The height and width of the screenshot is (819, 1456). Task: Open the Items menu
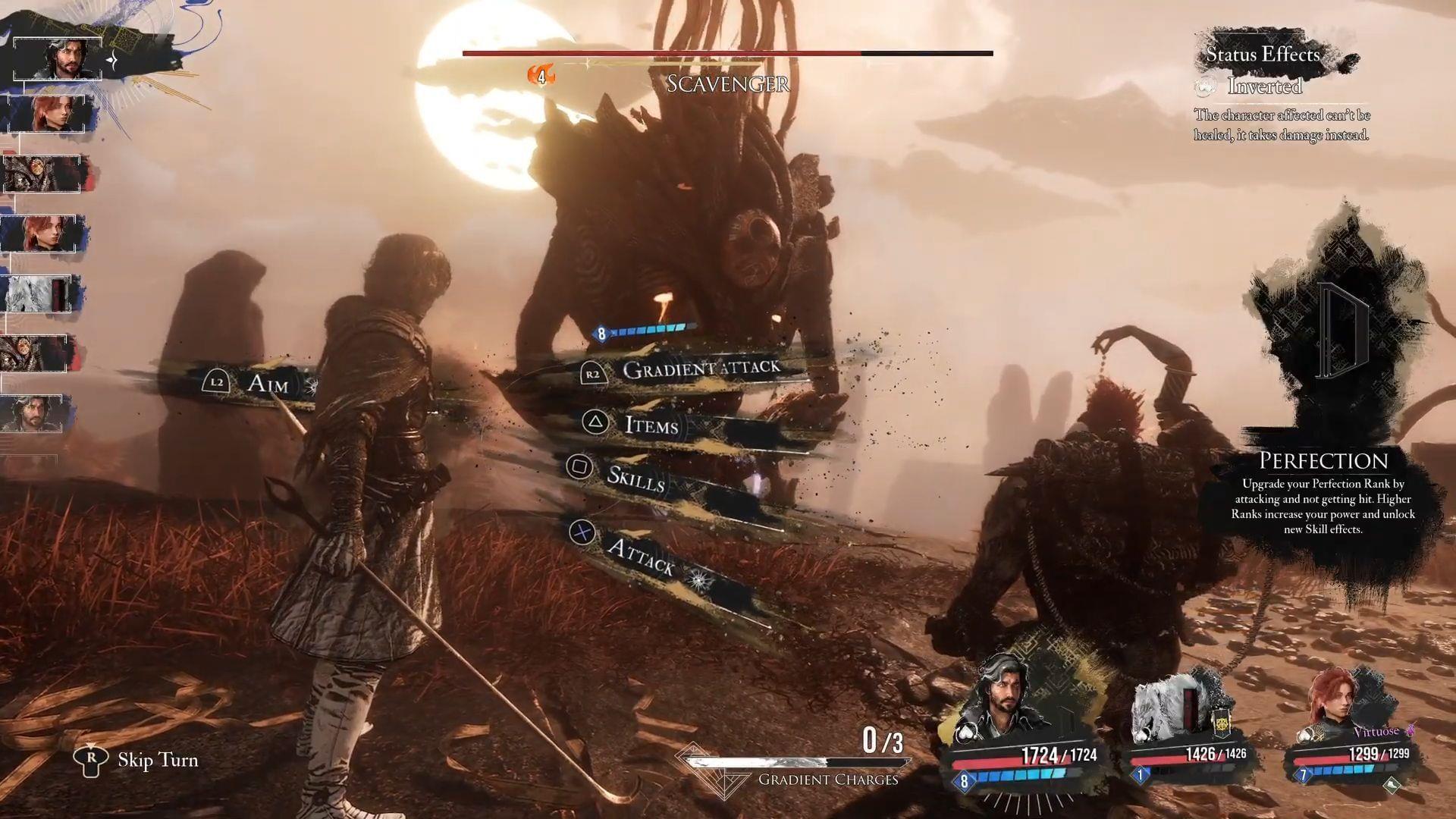pyautogui.click(x=651, y=425)
